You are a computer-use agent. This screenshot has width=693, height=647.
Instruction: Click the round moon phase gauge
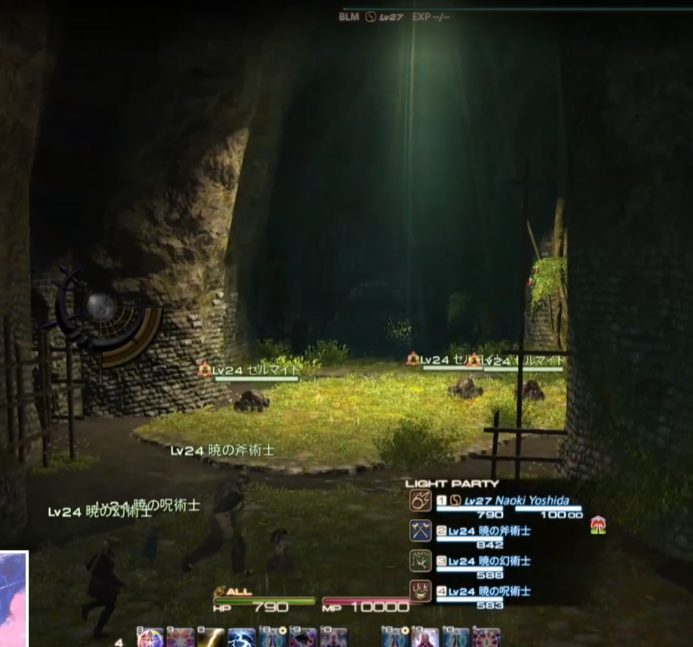click(100, 307)
